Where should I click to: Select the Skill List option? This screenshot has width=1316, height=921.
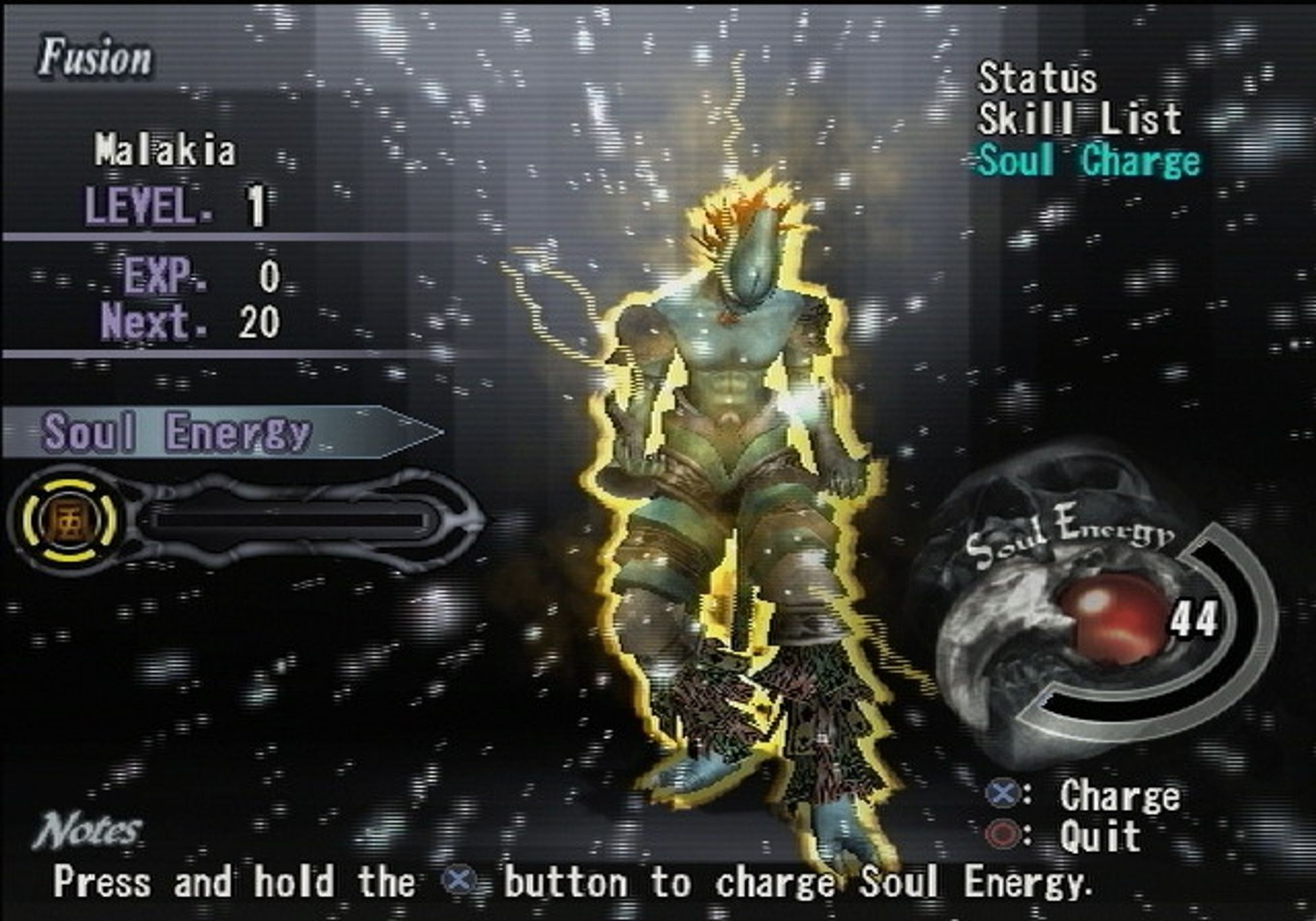1079,120
